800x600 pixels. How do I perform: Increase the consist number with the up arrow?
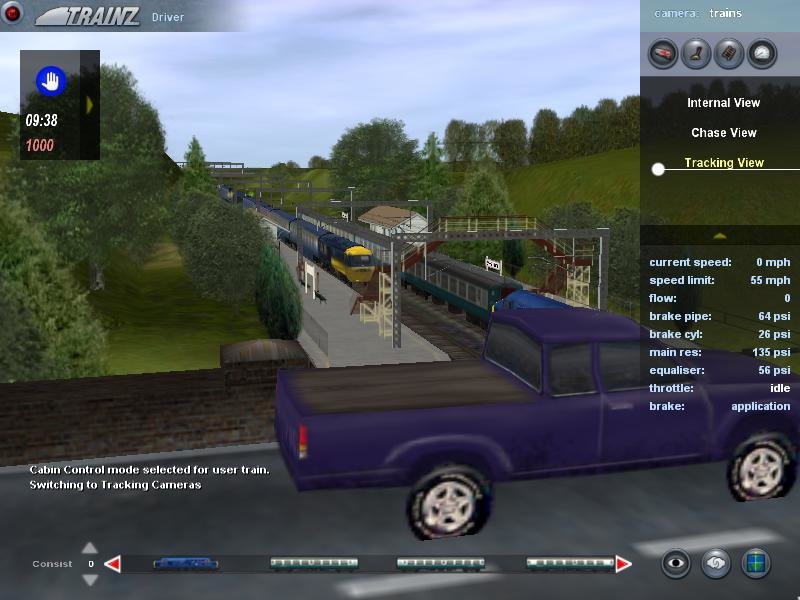coord(90,548)
